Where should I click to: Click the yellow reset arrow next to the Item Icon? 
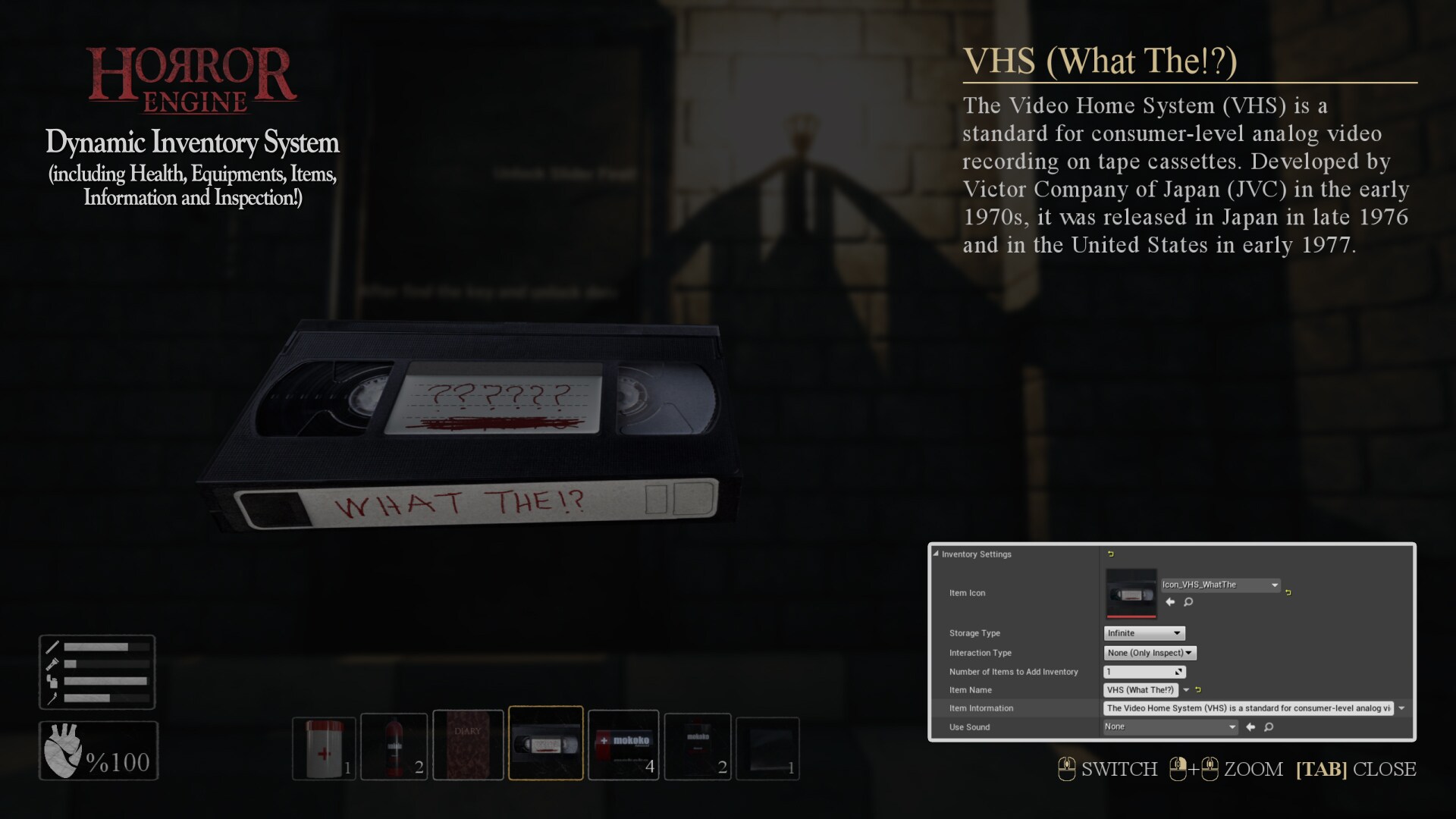pos(1288,593)
